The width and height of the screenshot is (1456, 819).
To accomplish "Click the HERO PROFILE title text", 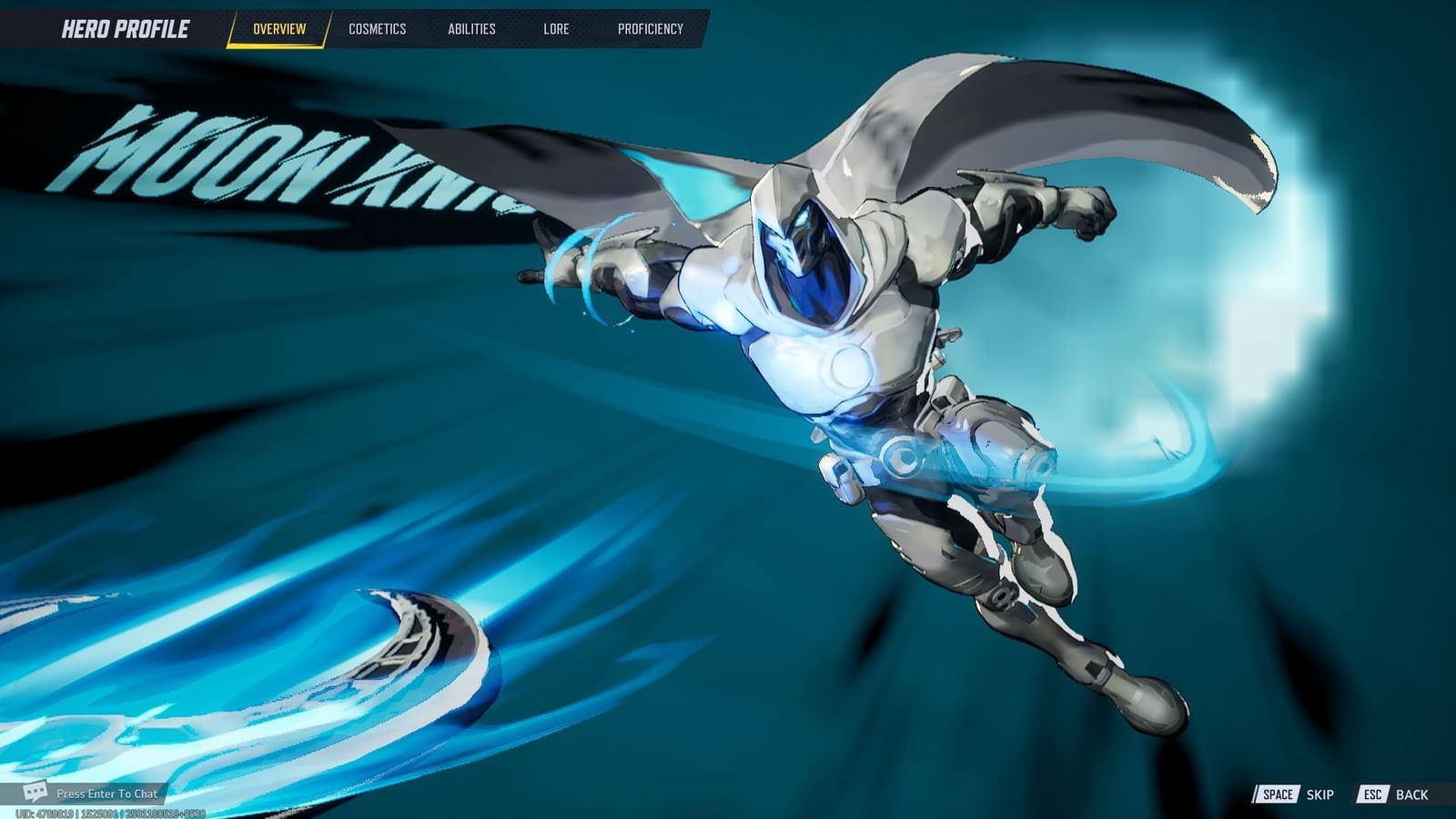I will coord(125,27).
